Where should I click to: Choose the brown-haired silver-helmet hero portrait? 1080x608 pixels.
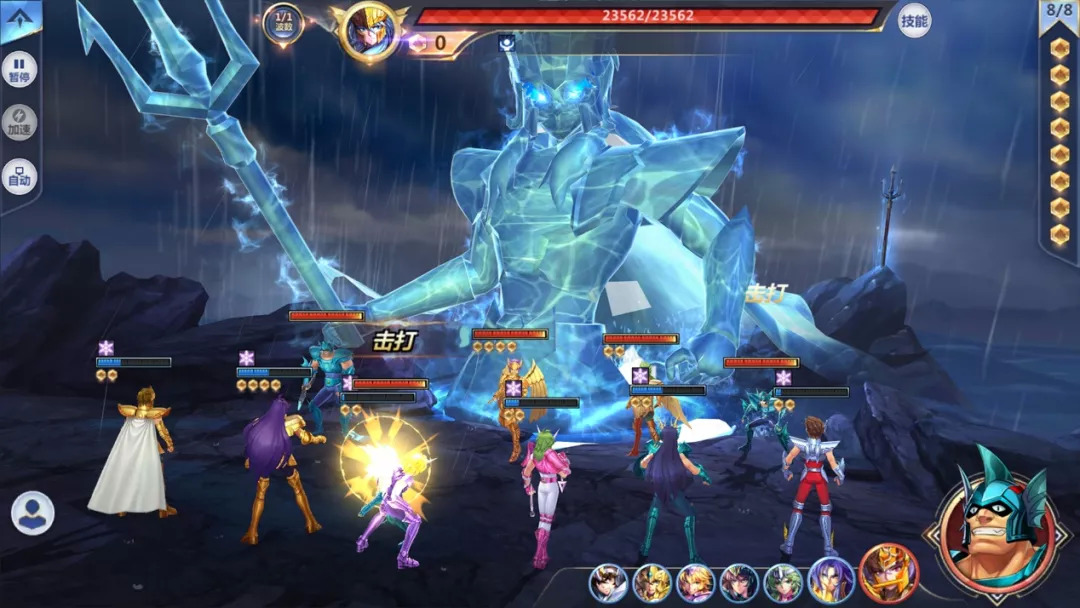click(x=607, y=583)
